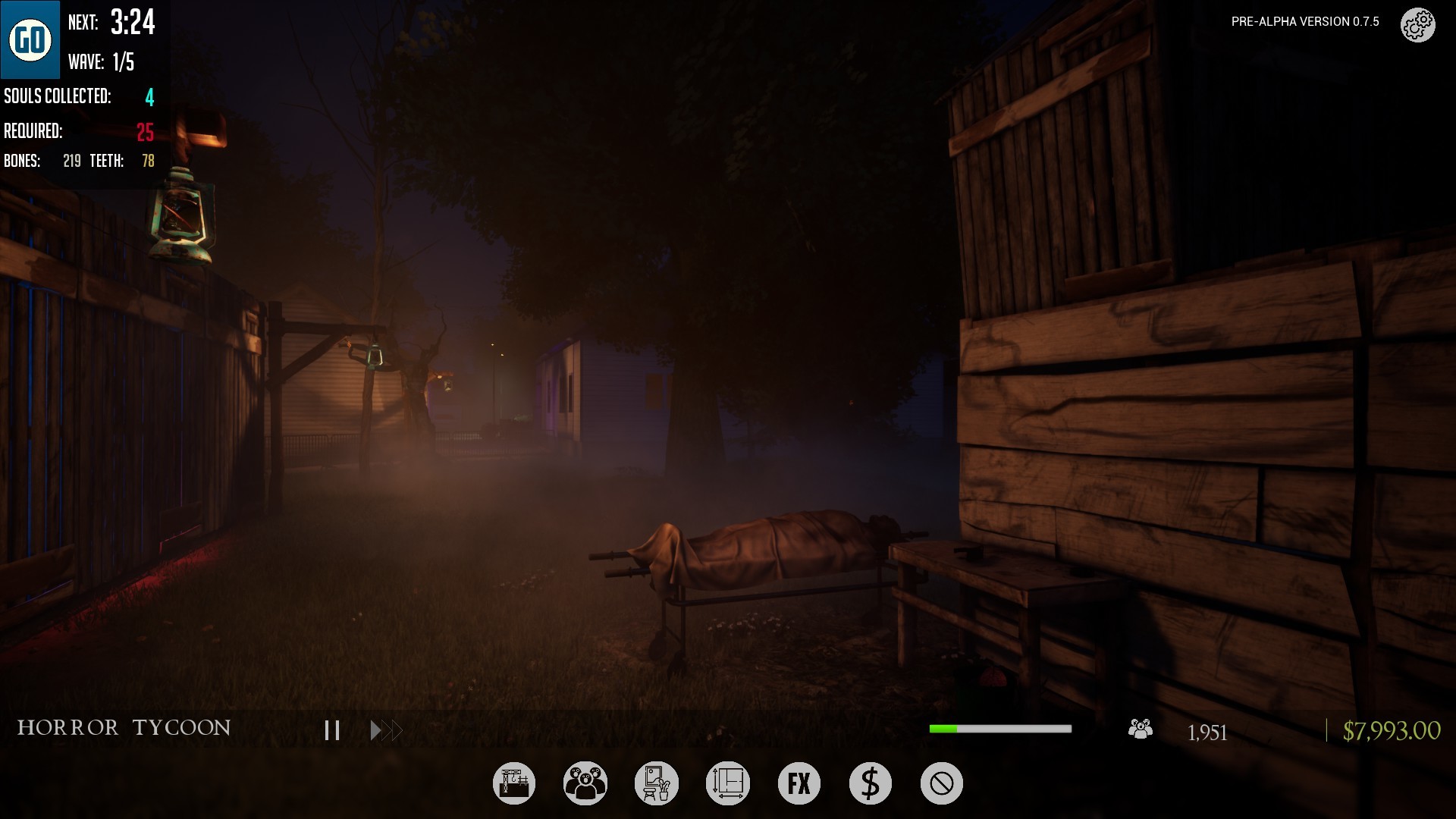Select the Scares category icon
This screenshot has height=819, width=1456.
point(585,783)
